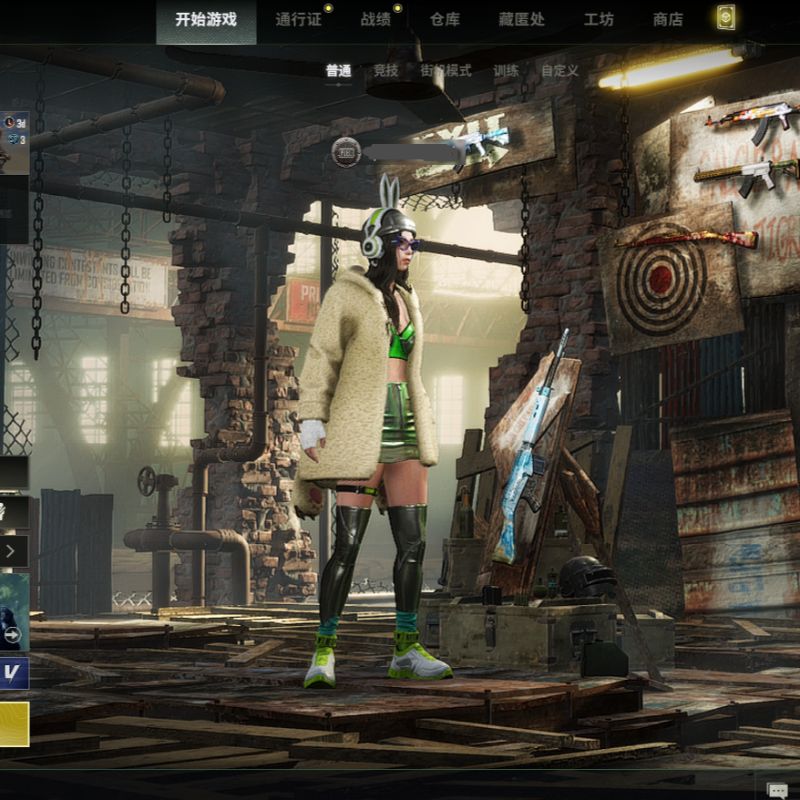Select the 普通 (Normal) match mode

338,71
